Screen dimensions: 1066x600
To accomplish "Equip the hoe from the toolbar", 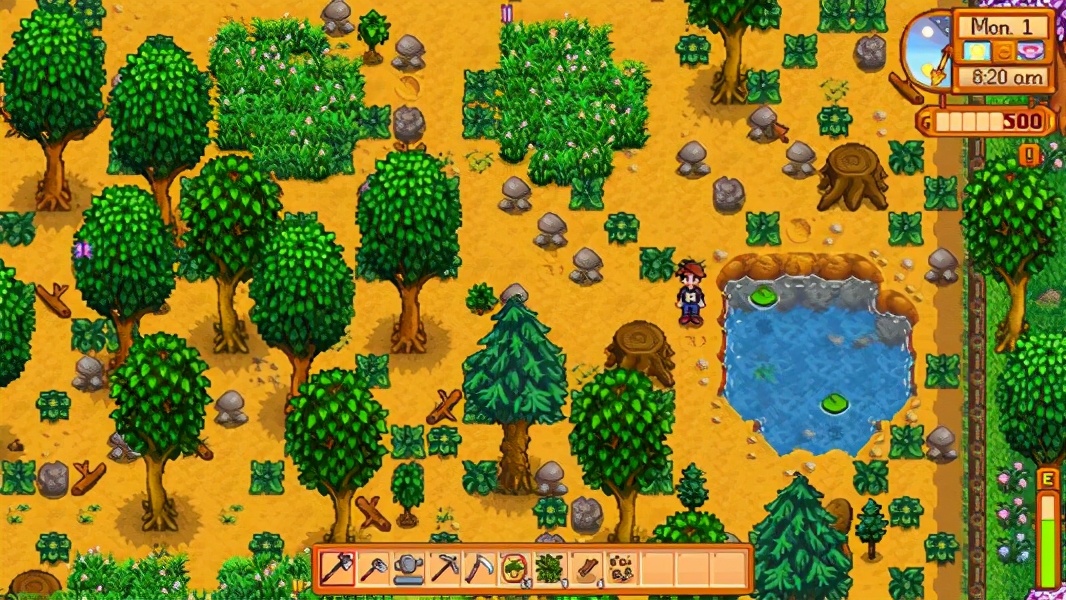I will click(372, 569).
